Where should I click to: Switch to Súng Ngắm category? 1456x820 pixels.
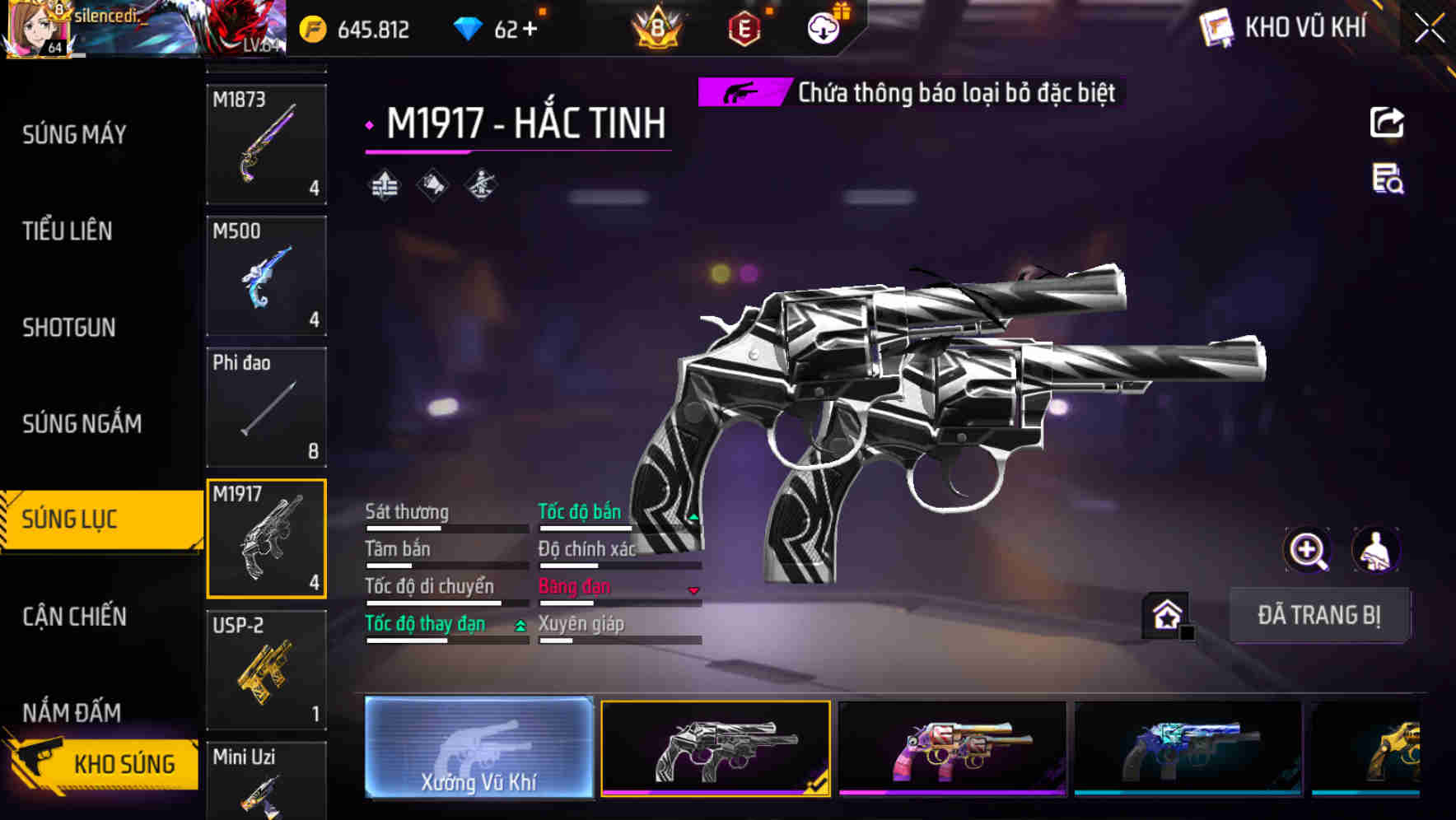pos(82,424)
